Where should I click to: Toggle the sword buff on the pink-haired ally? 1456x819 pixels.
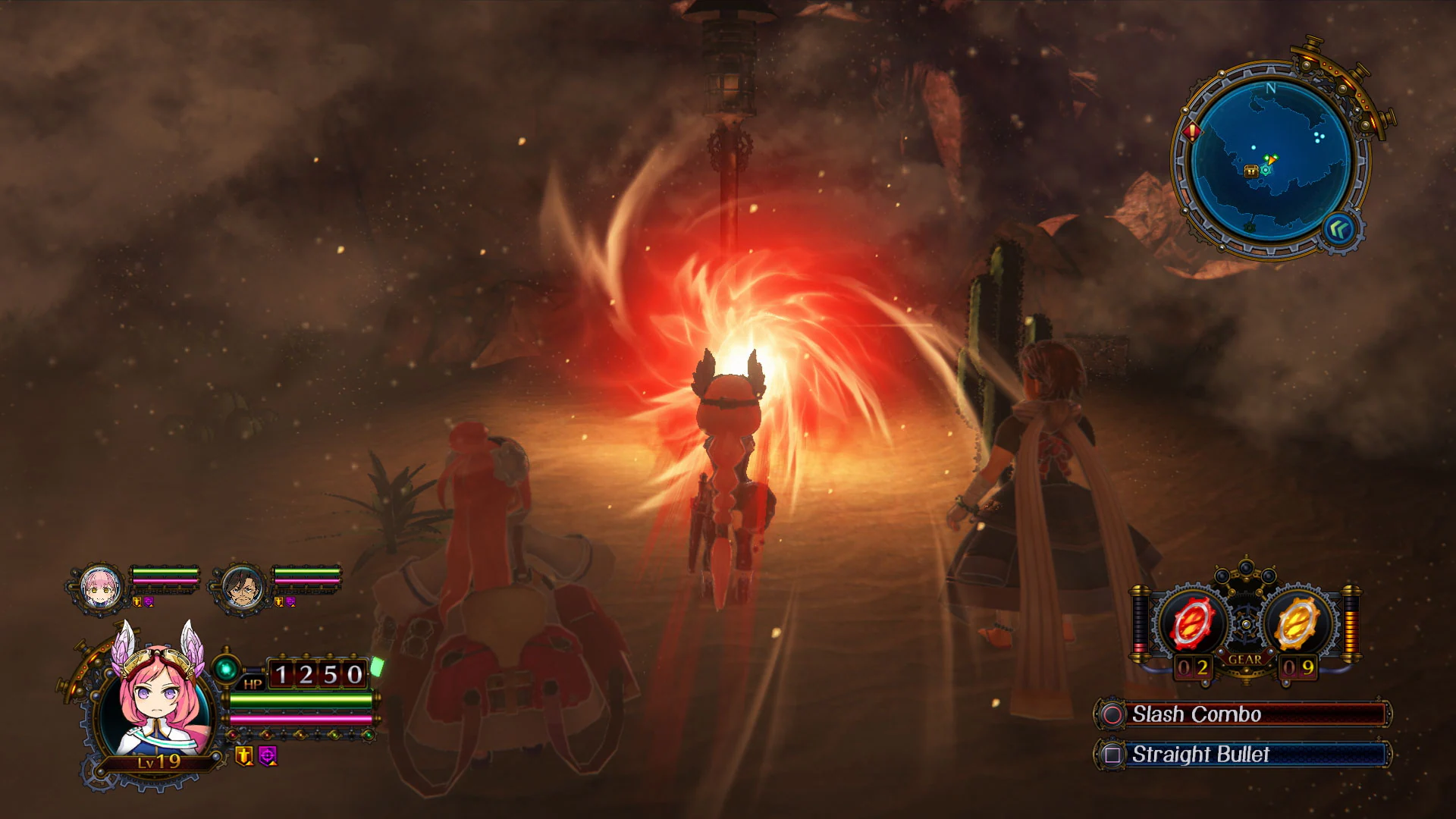136,601
